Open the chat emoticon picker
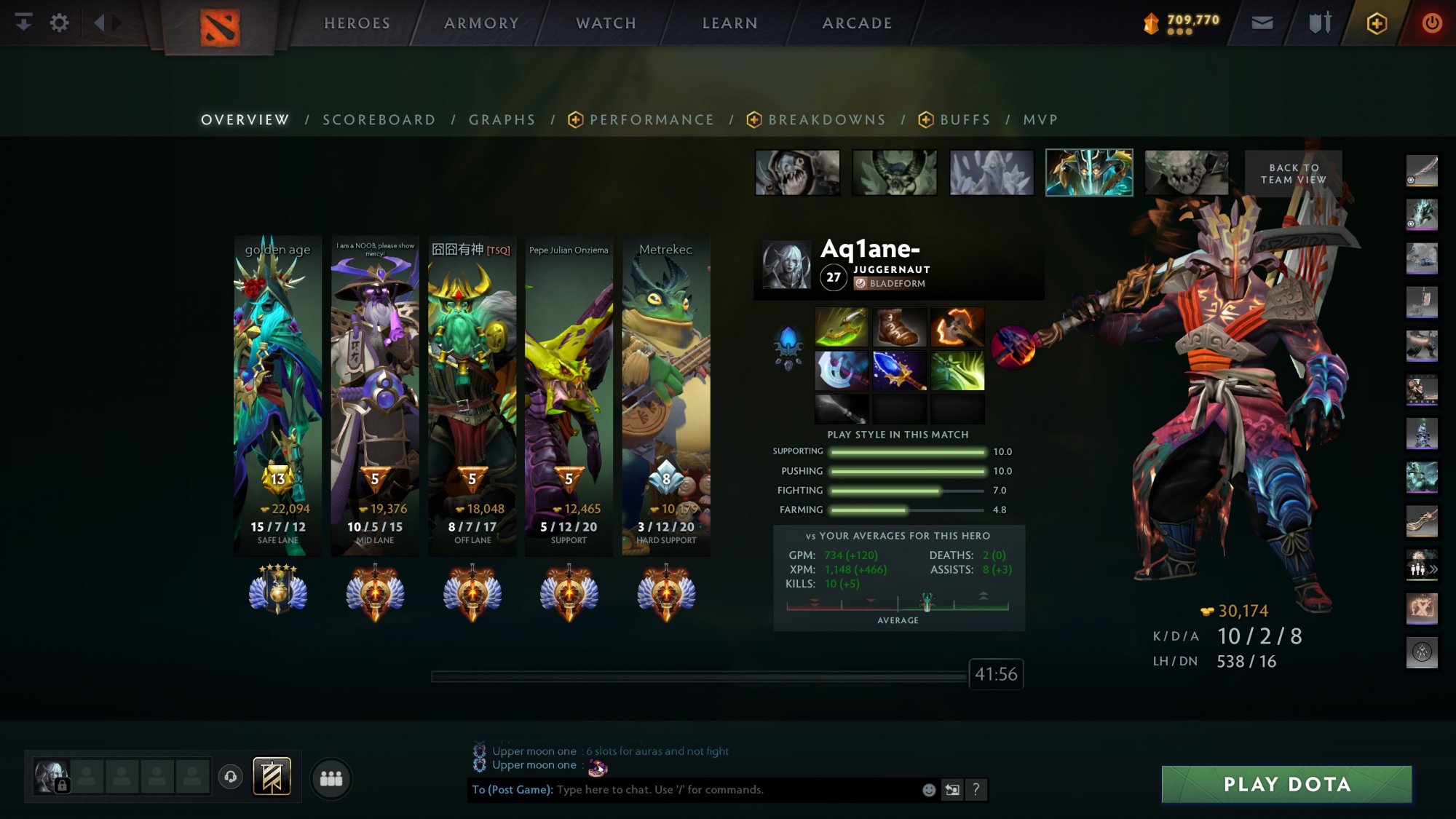 (x=929, y=790)
